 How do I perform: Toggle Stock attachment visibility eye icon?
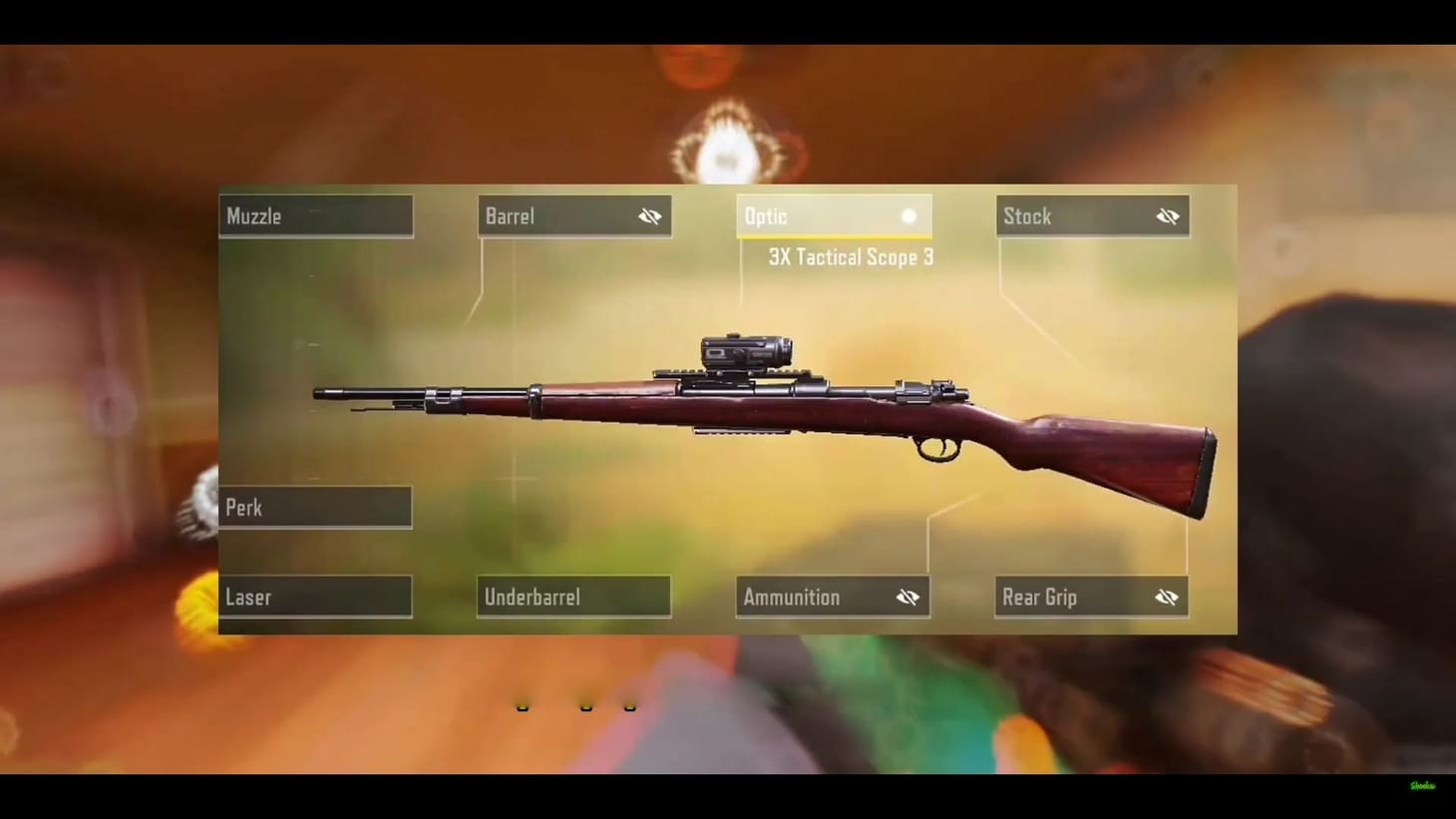[x=1167, y=215]
